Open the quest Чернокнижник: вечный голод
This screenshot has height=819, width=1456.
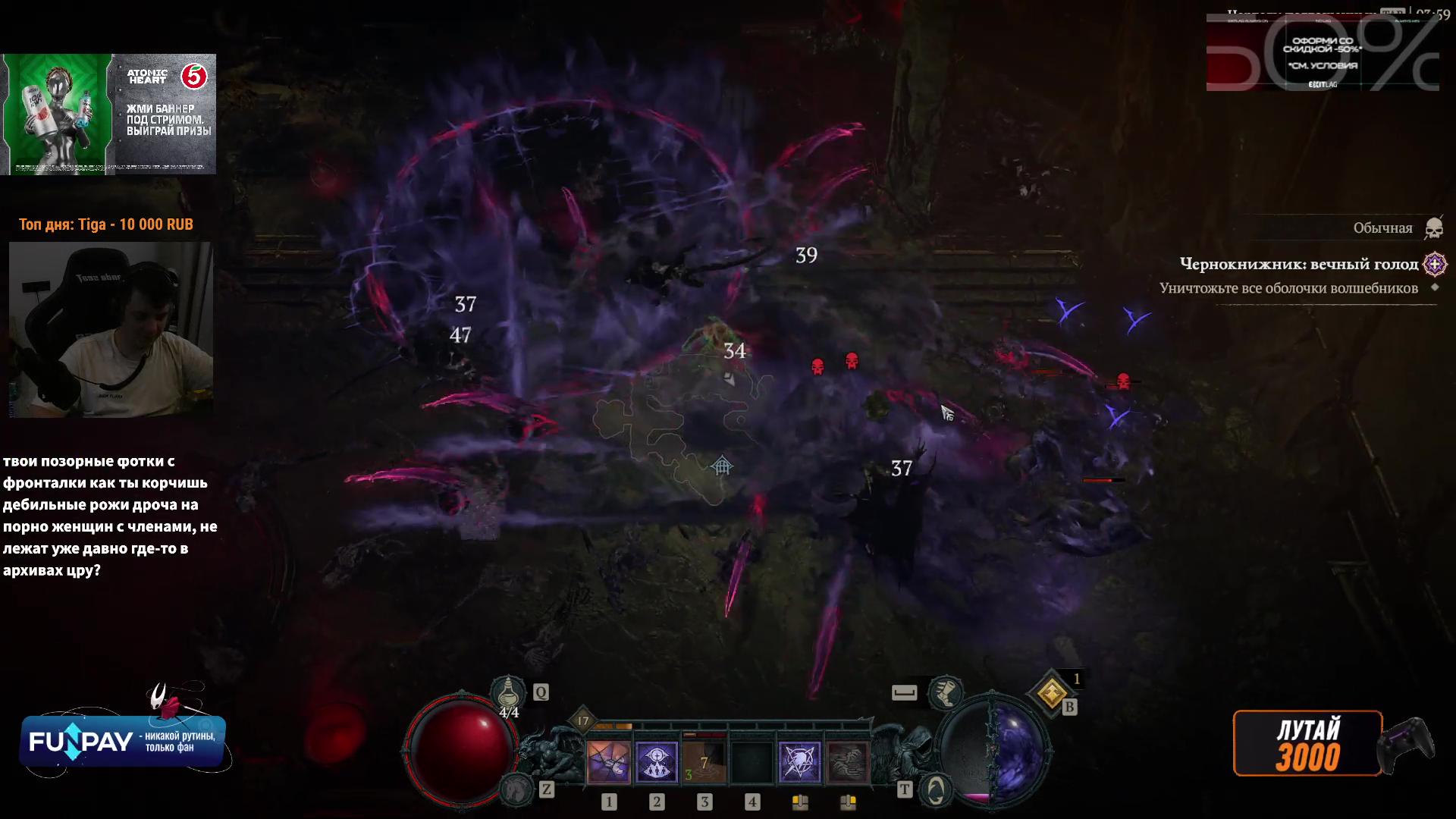pos(1298,264)
